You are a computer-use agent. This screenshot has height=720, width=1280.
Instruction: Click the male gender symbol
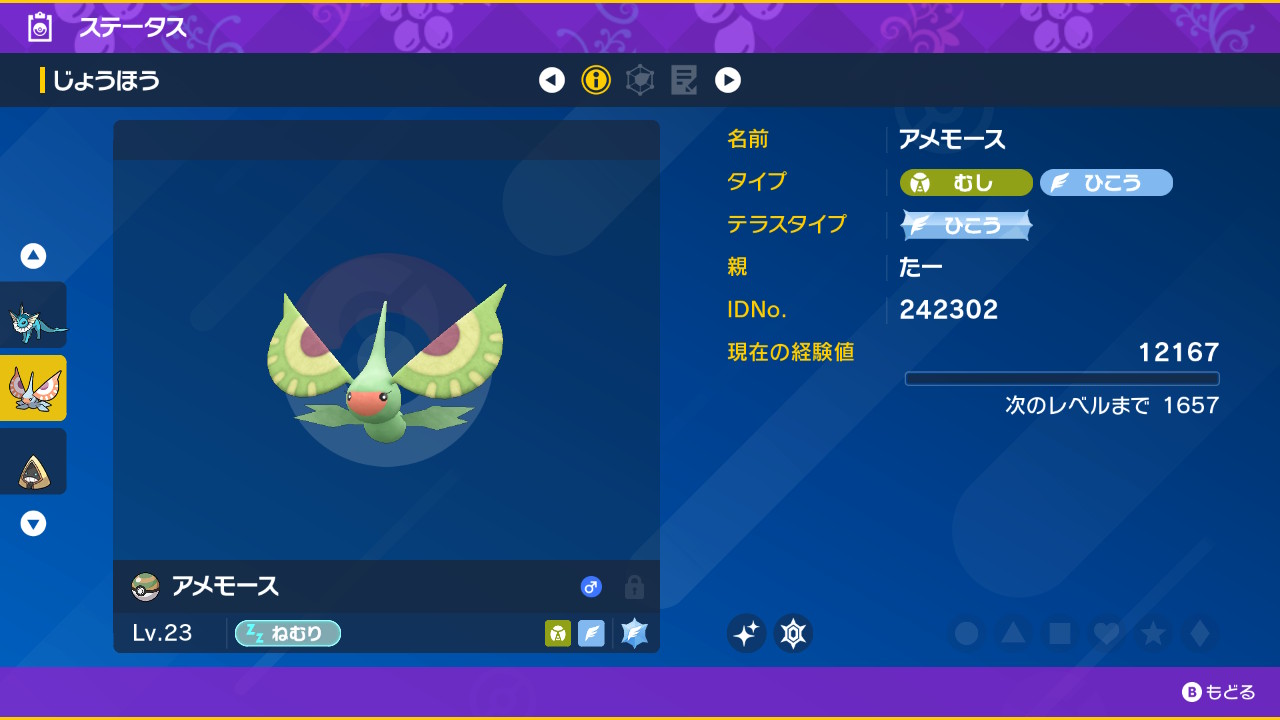591,588
